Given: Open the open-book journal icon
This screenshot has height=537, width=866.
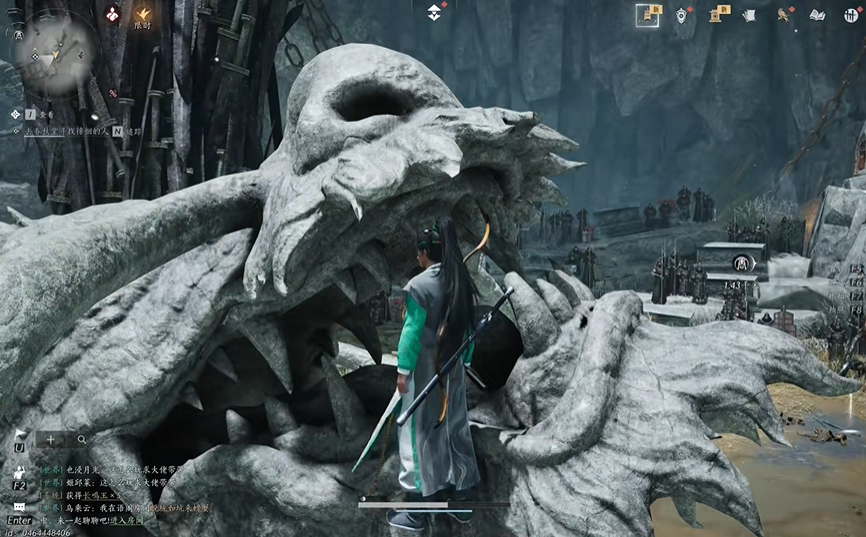Looking at the screenshot, I should [817, 14].
